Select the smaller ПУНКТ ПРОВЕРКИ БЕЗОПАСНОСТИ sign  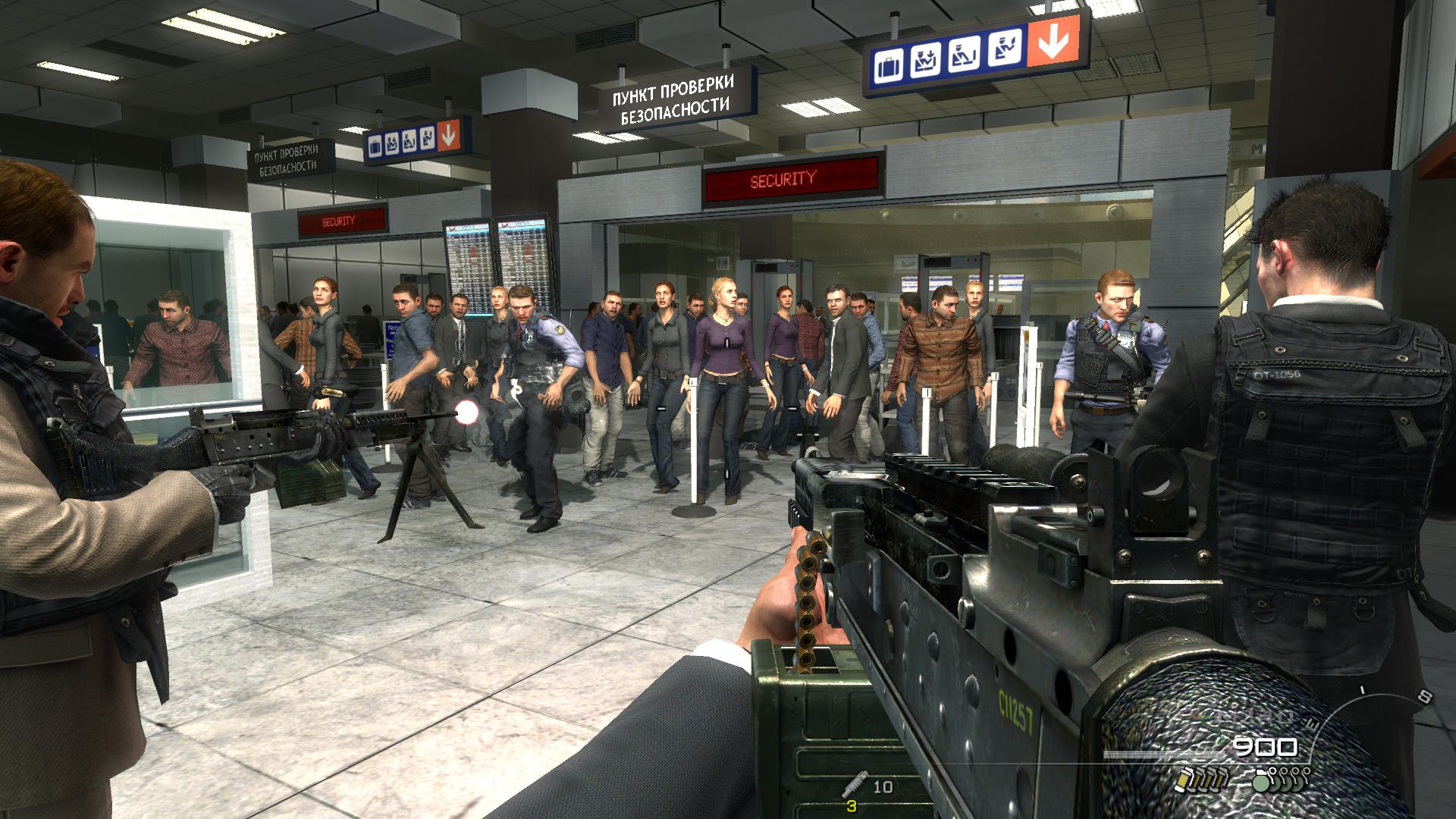point(287,158)
